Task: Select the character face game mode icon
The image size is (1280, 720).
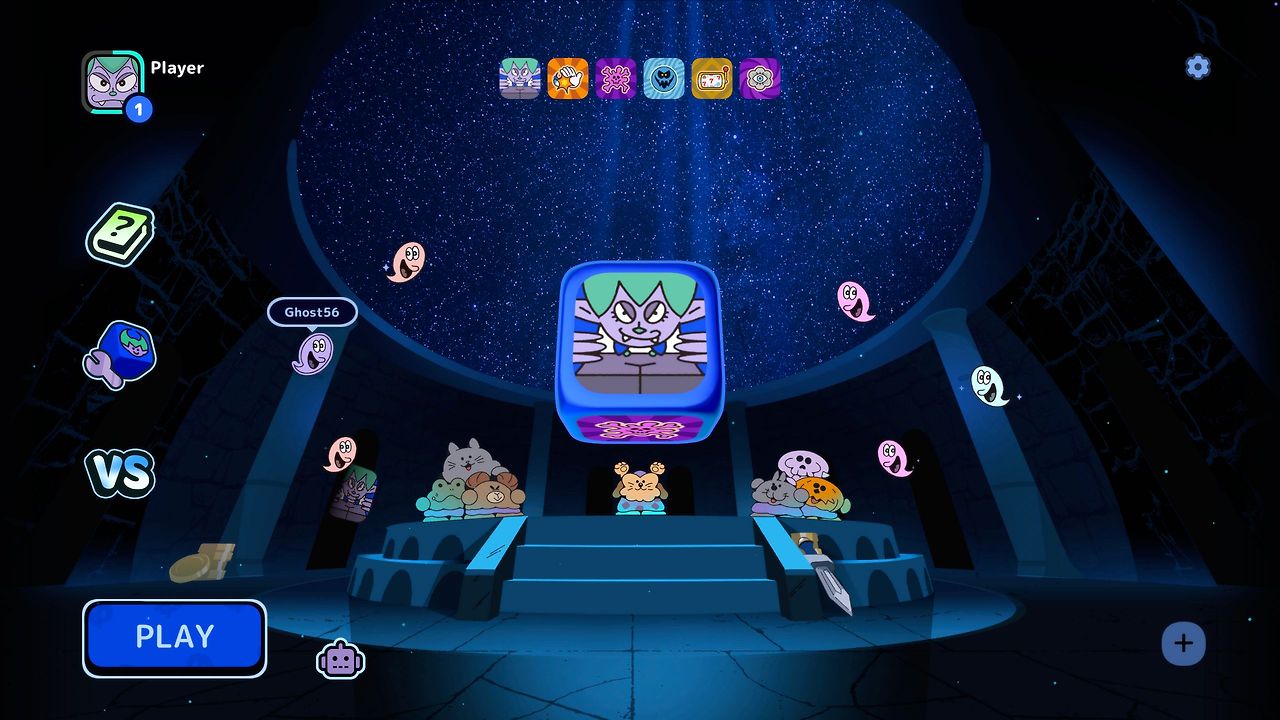Action: [520, 78]
